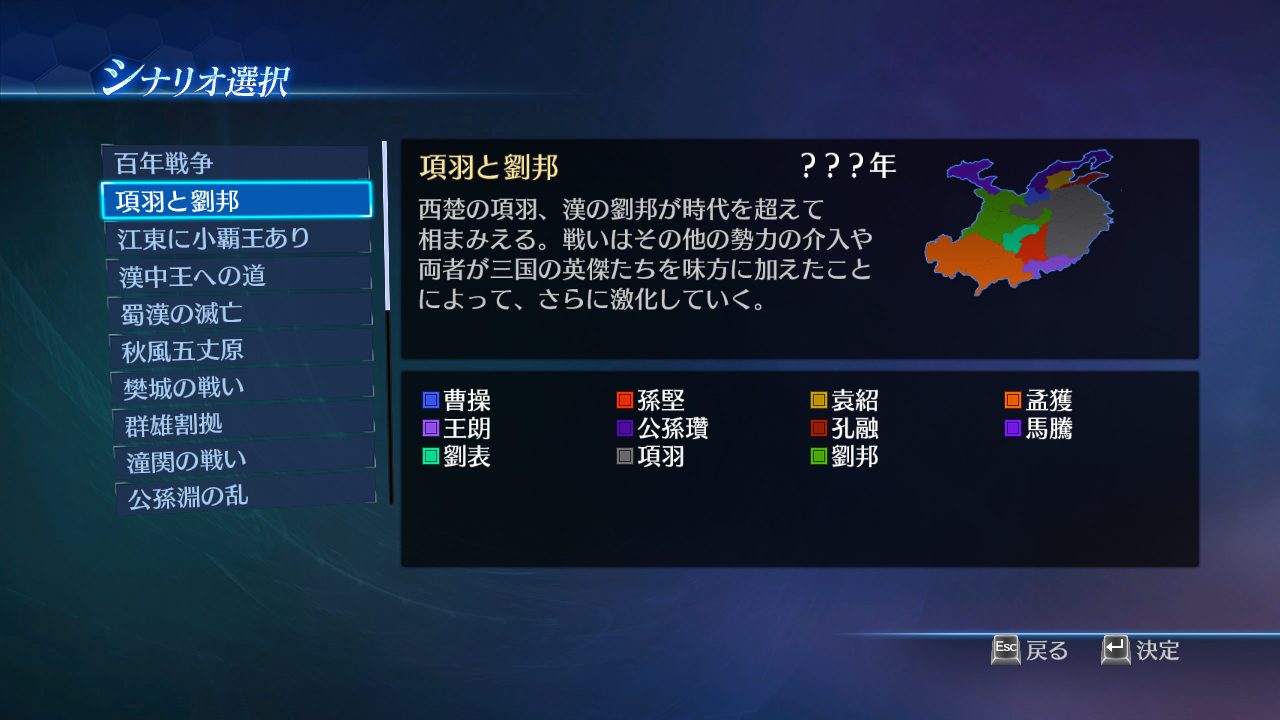Choose the 蜀漢の滅亡 scenario
This screenshot has height=720, width=1280.
click(237, 311)
